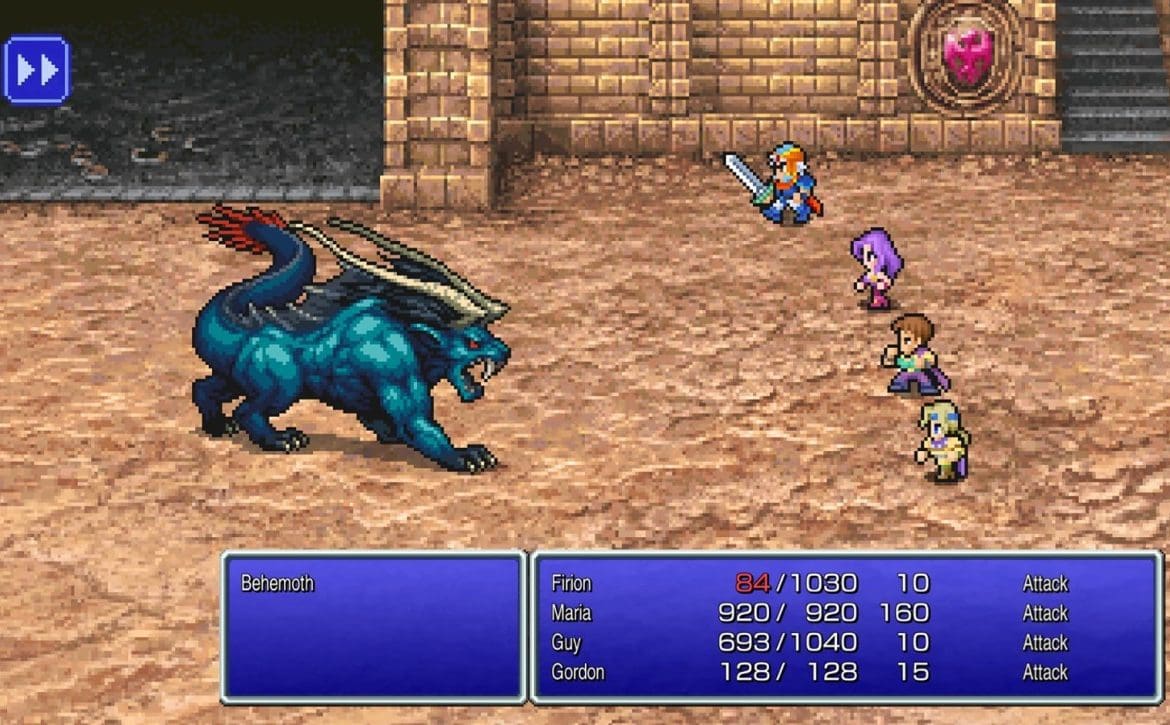Click Gordon's row in the party panel
The width and height of the screenshot is (1170, 725).
(x=577, y=672)
